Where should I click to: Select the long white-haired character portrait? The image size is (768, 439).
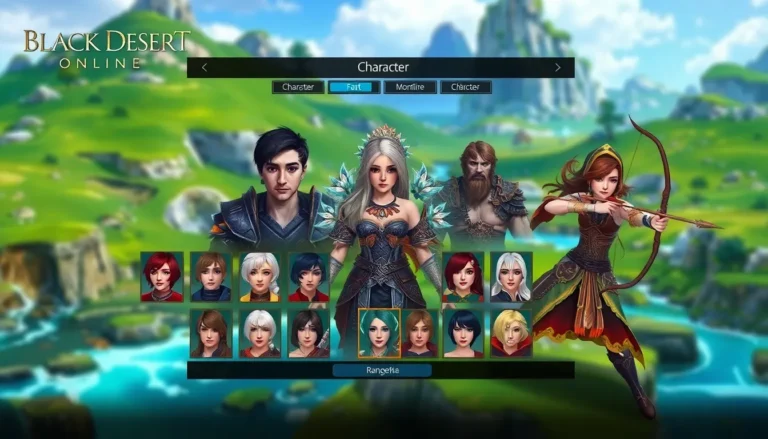coord(511,277)
